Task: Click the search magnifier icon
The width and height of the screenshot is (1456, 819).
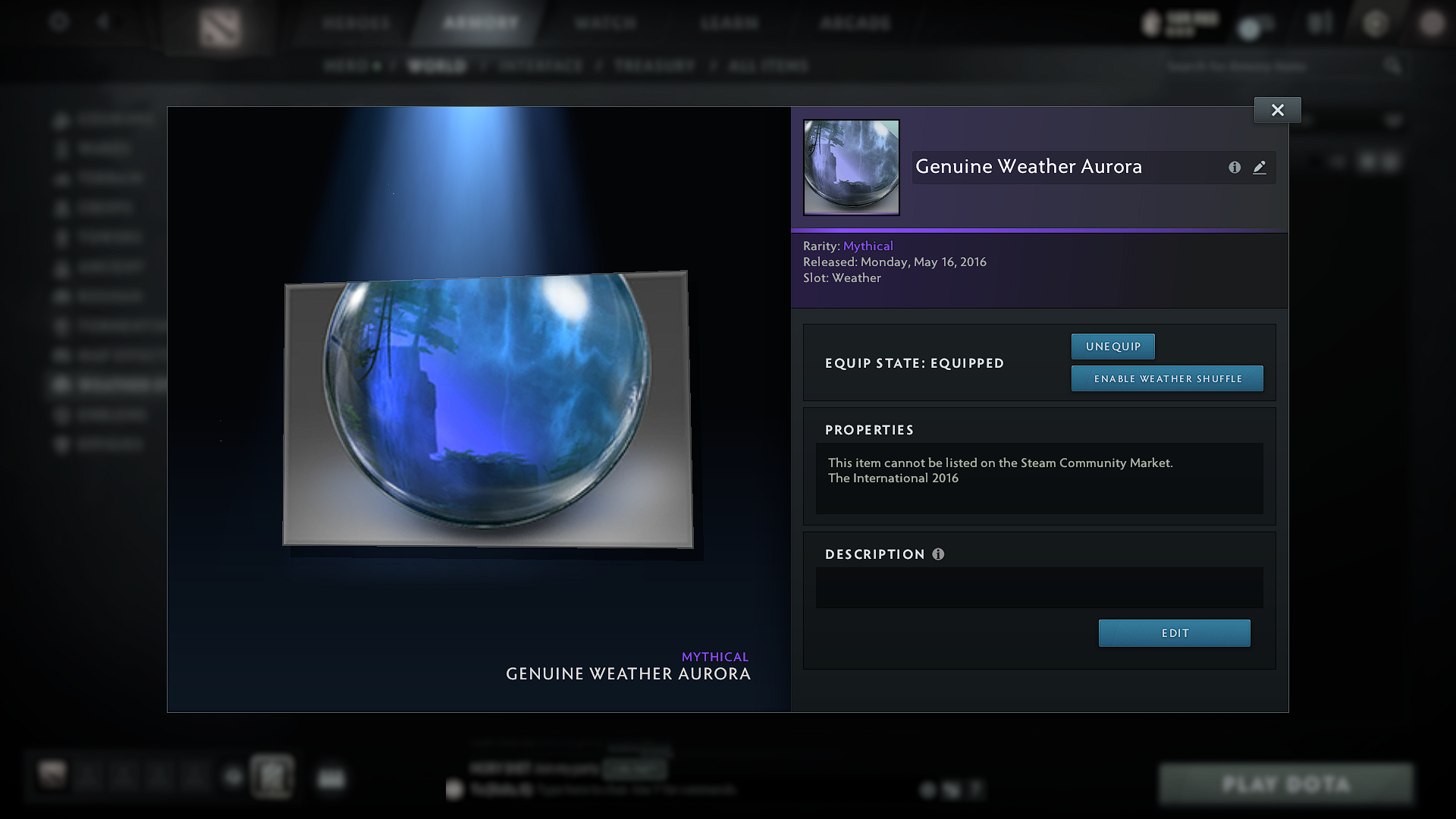Action: tap(1392, 66)
